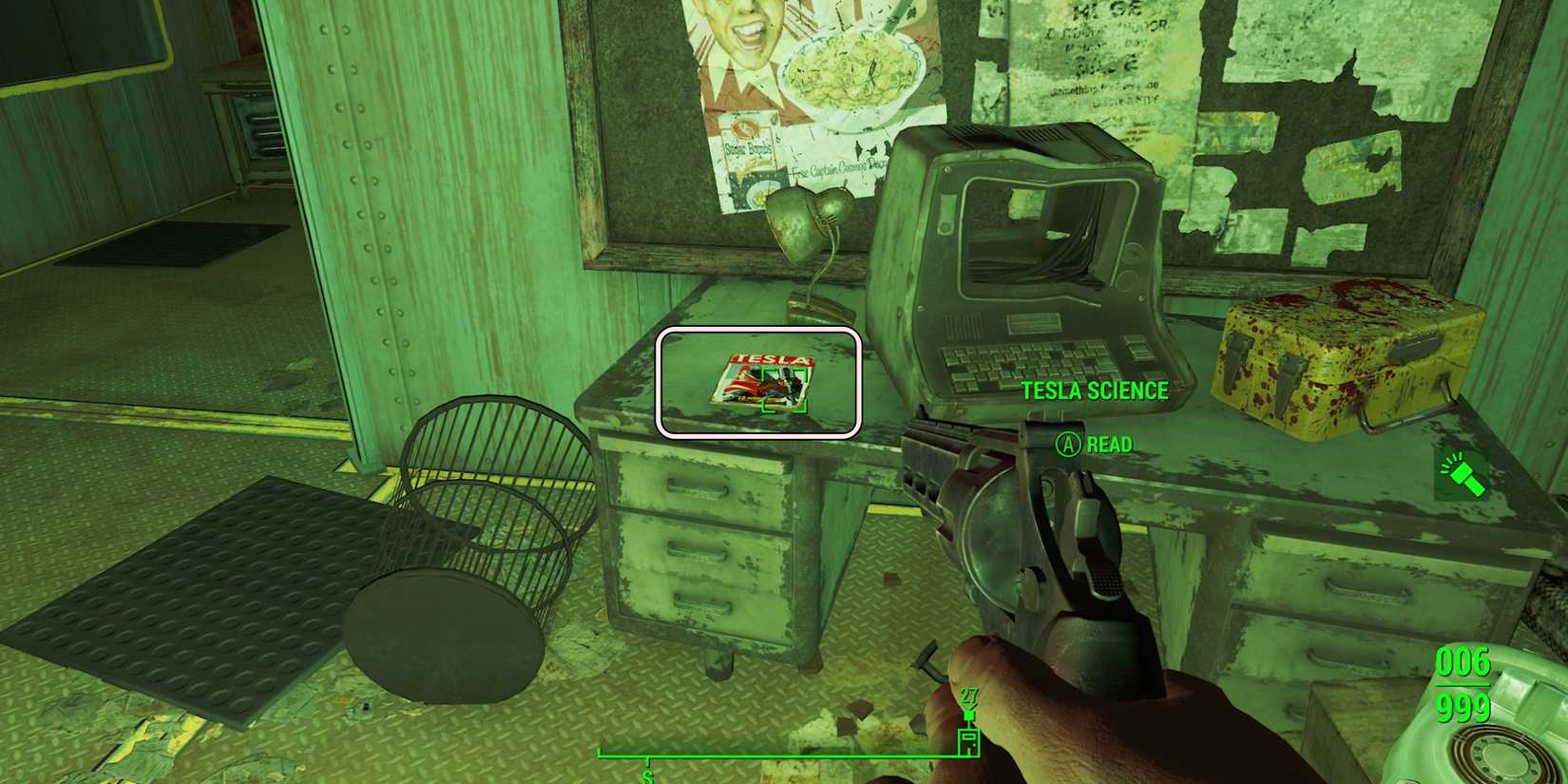Click the TESLA SCIENCE item label
Image resolution: width=1568 pixels, height=784 pixels.
tap(1095, 391)
